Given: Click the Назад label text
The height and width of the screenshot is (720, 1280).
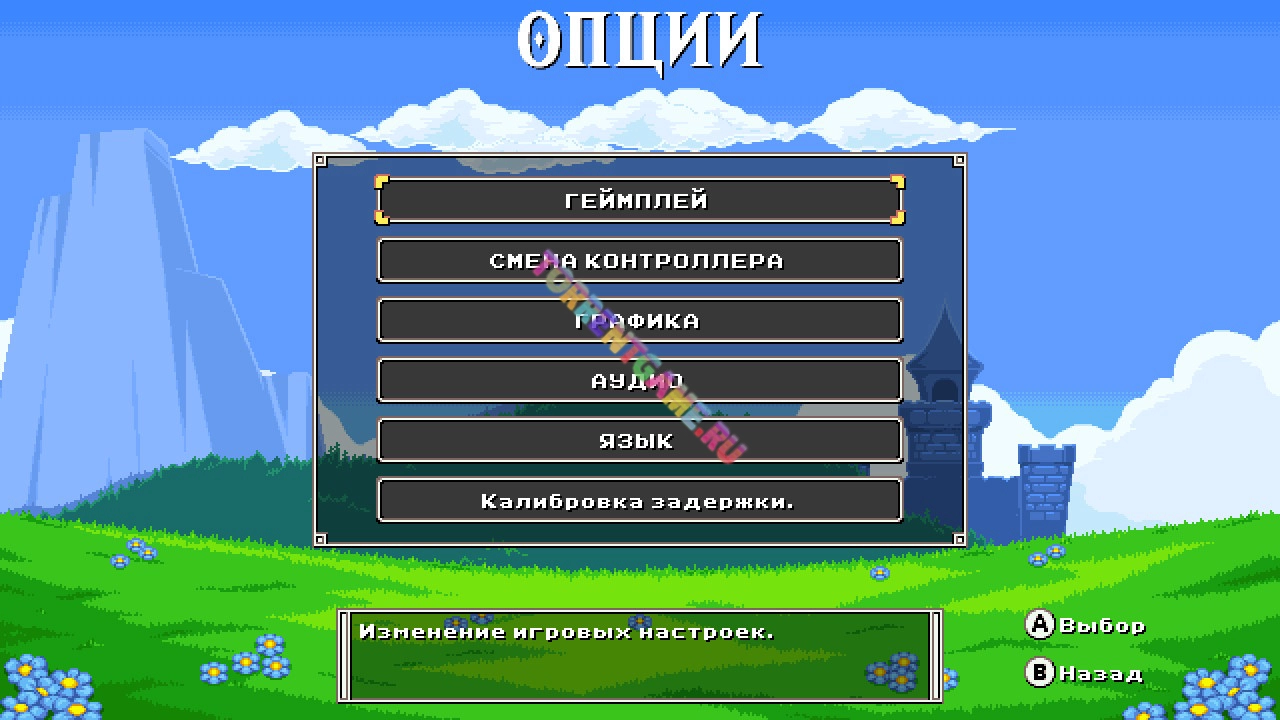Looking at the screenshot, I should click(x=1100, y=674).
